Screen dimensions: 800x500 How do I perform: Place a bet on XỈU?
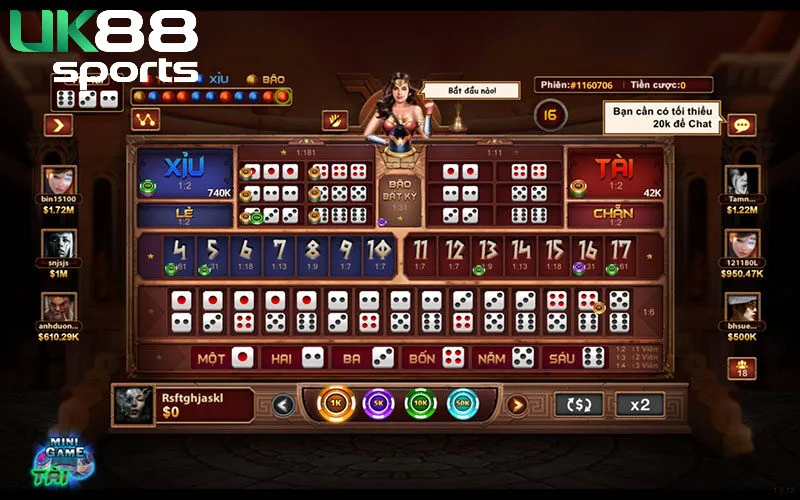184,174
